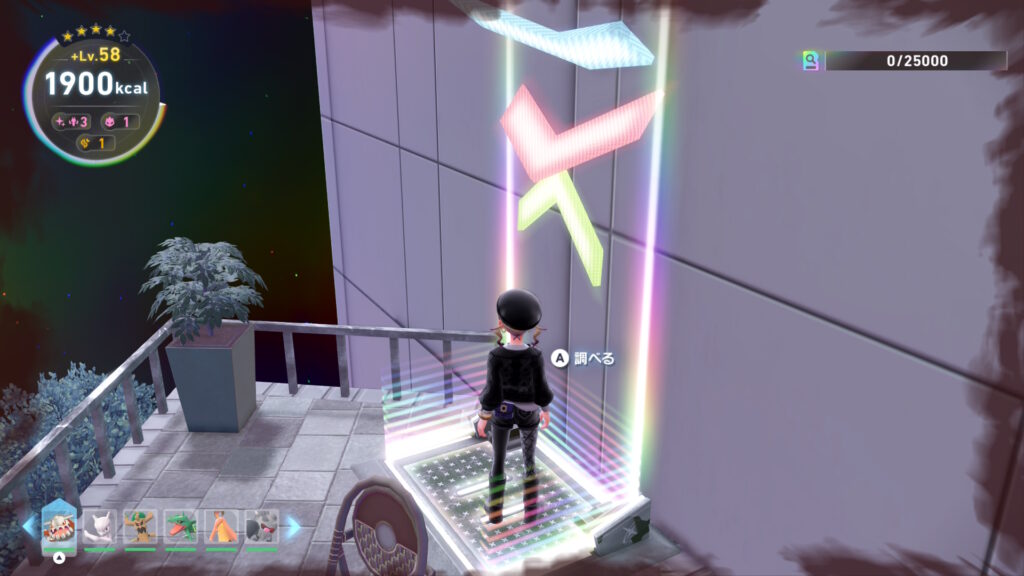
Task: Select the grey Pokémon in the last slot
Action: point(261,526)
